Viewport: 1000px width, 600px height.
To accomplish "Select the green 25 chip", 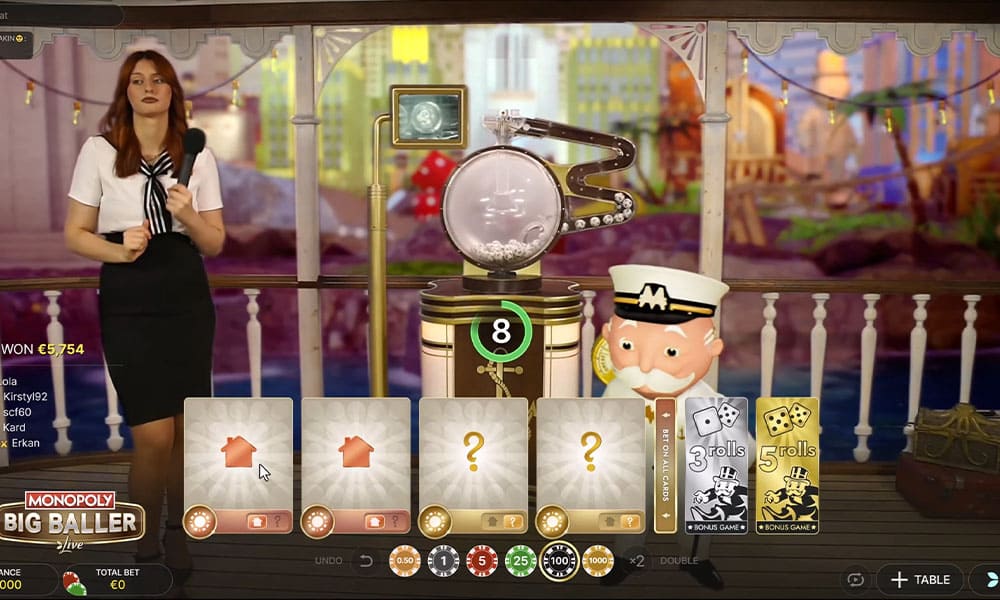I will coord(521,561).
